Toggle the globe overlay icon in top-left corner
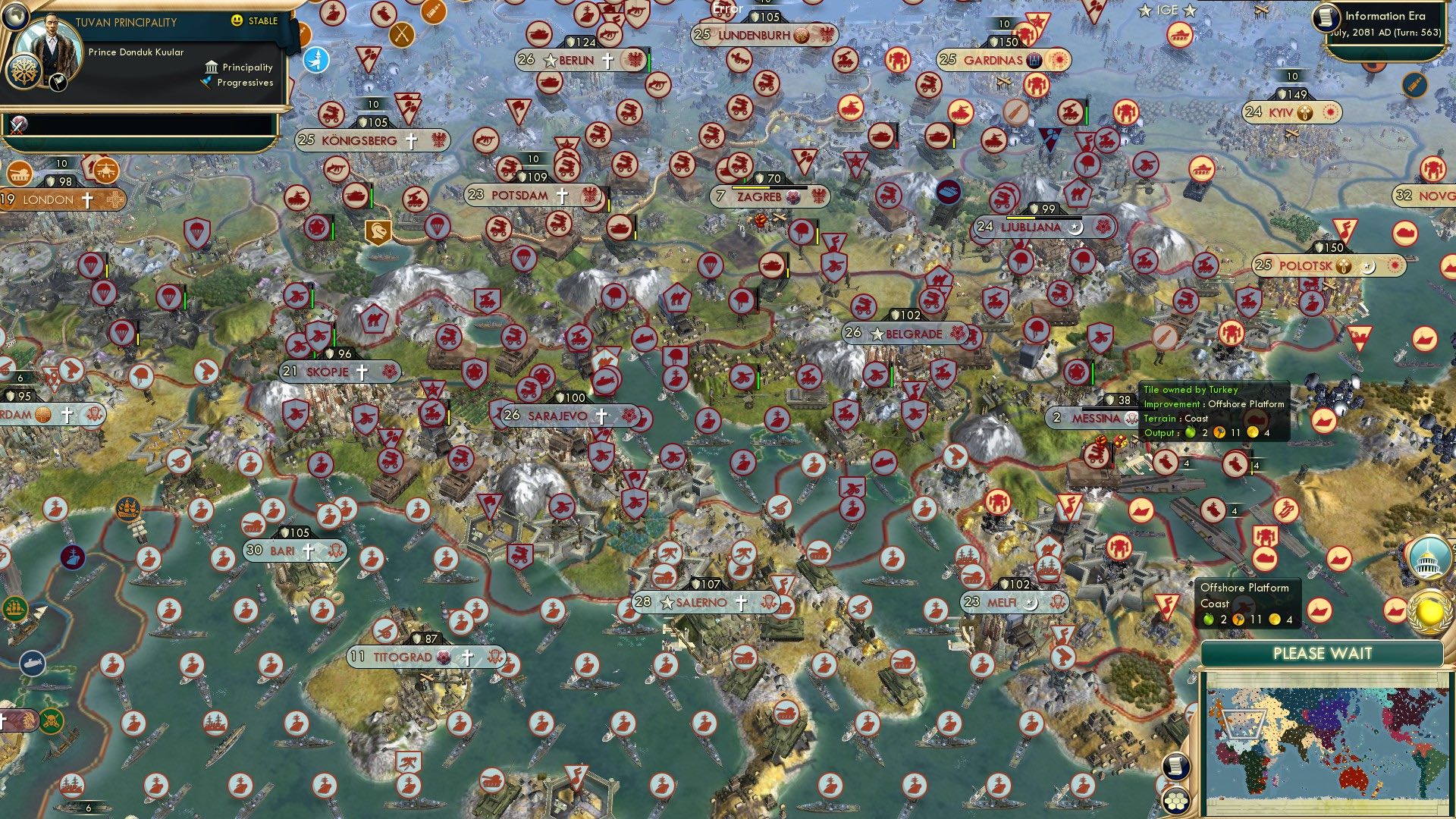Viewport: 1456px width, 819px height. pos(14,17)
